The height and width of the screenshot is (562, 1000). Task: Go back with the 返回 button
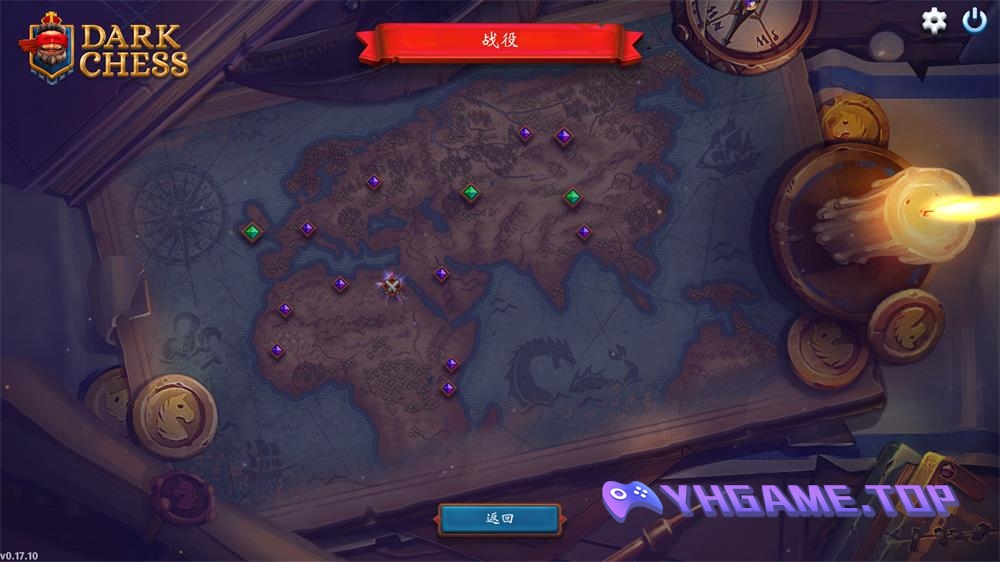[499, 518]
